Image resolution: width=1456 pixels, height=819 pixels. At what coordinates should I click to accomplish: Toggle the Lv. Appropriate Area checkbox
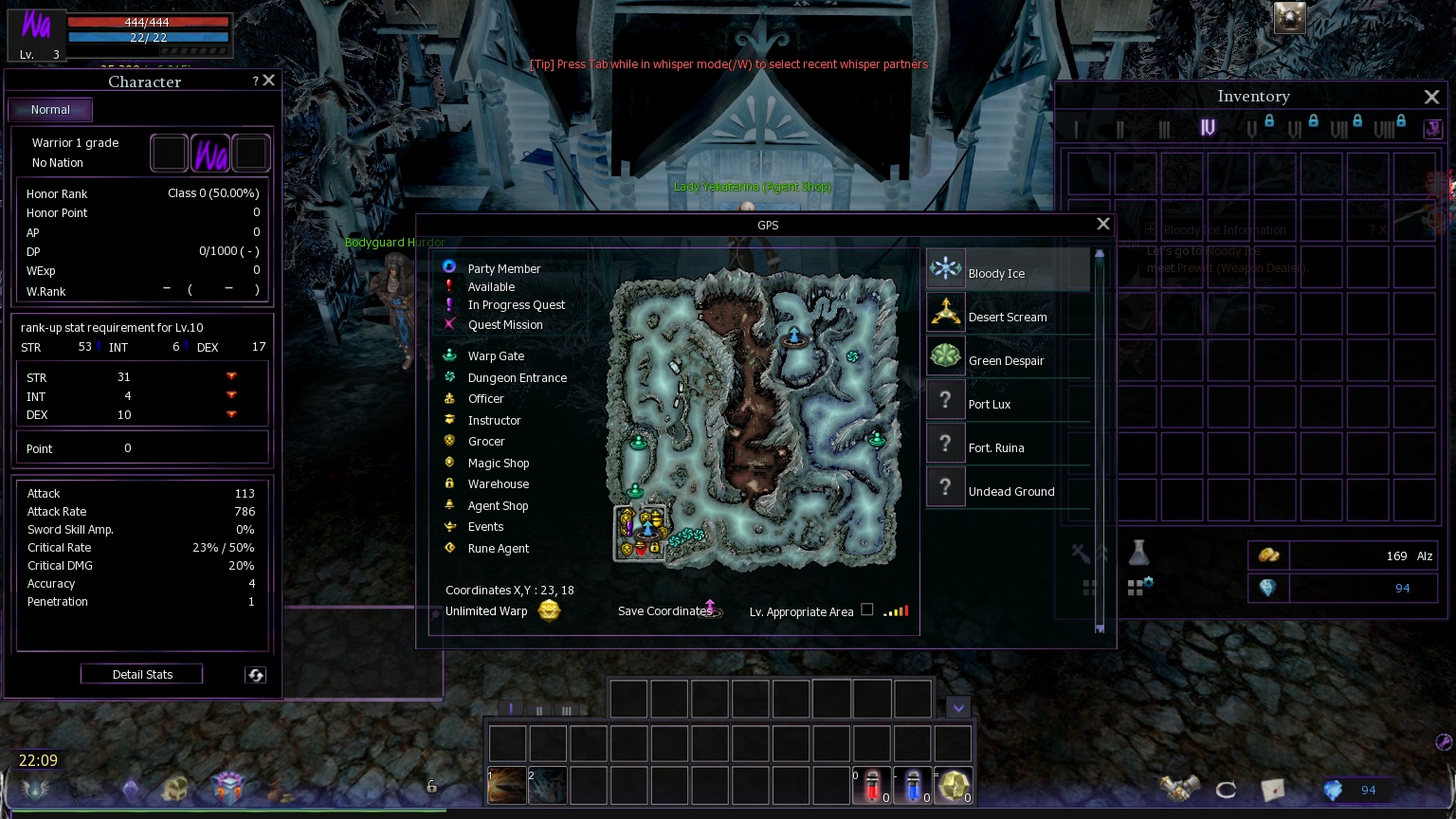pos(866,610)
